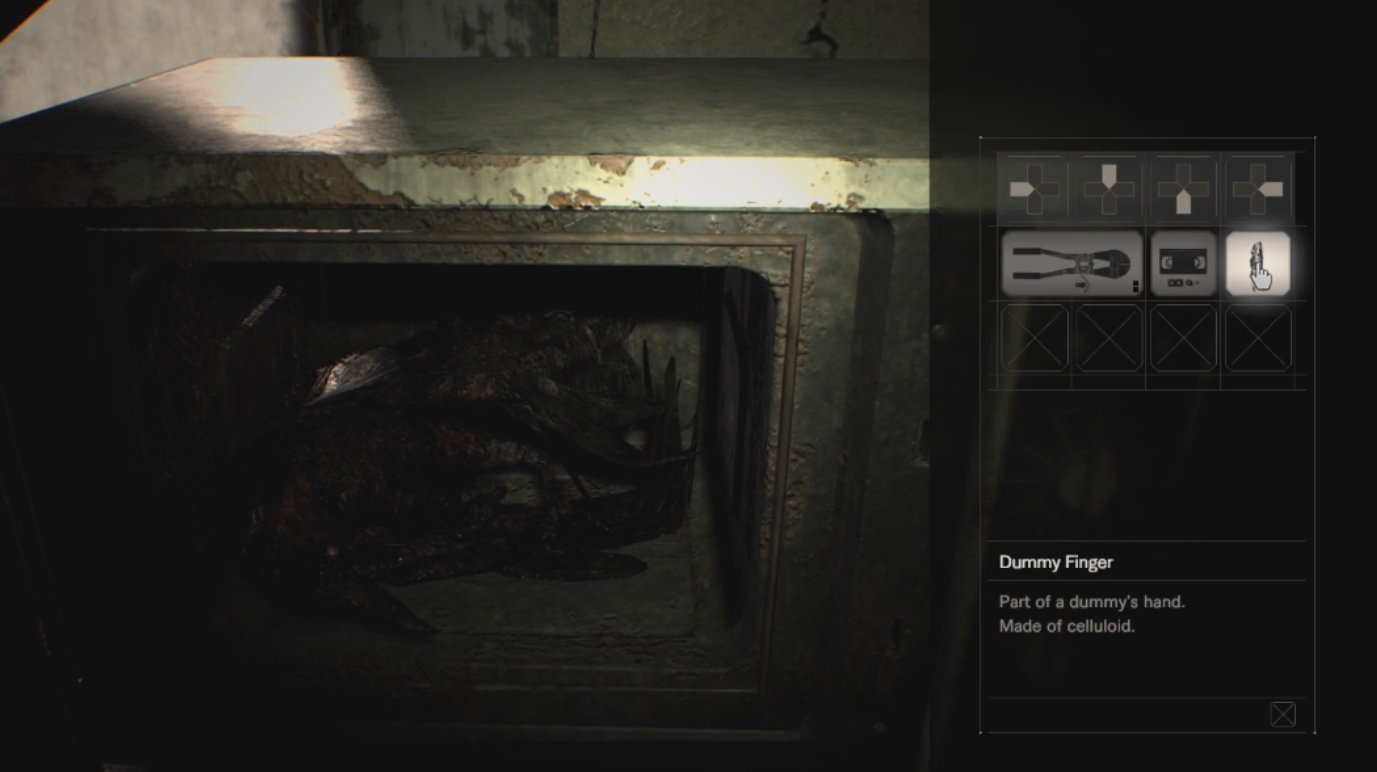The height and width of the screenshot is (772, 1377).
Task: Choose the D-pad down shortcut slot
Action: coord(1183,187)
